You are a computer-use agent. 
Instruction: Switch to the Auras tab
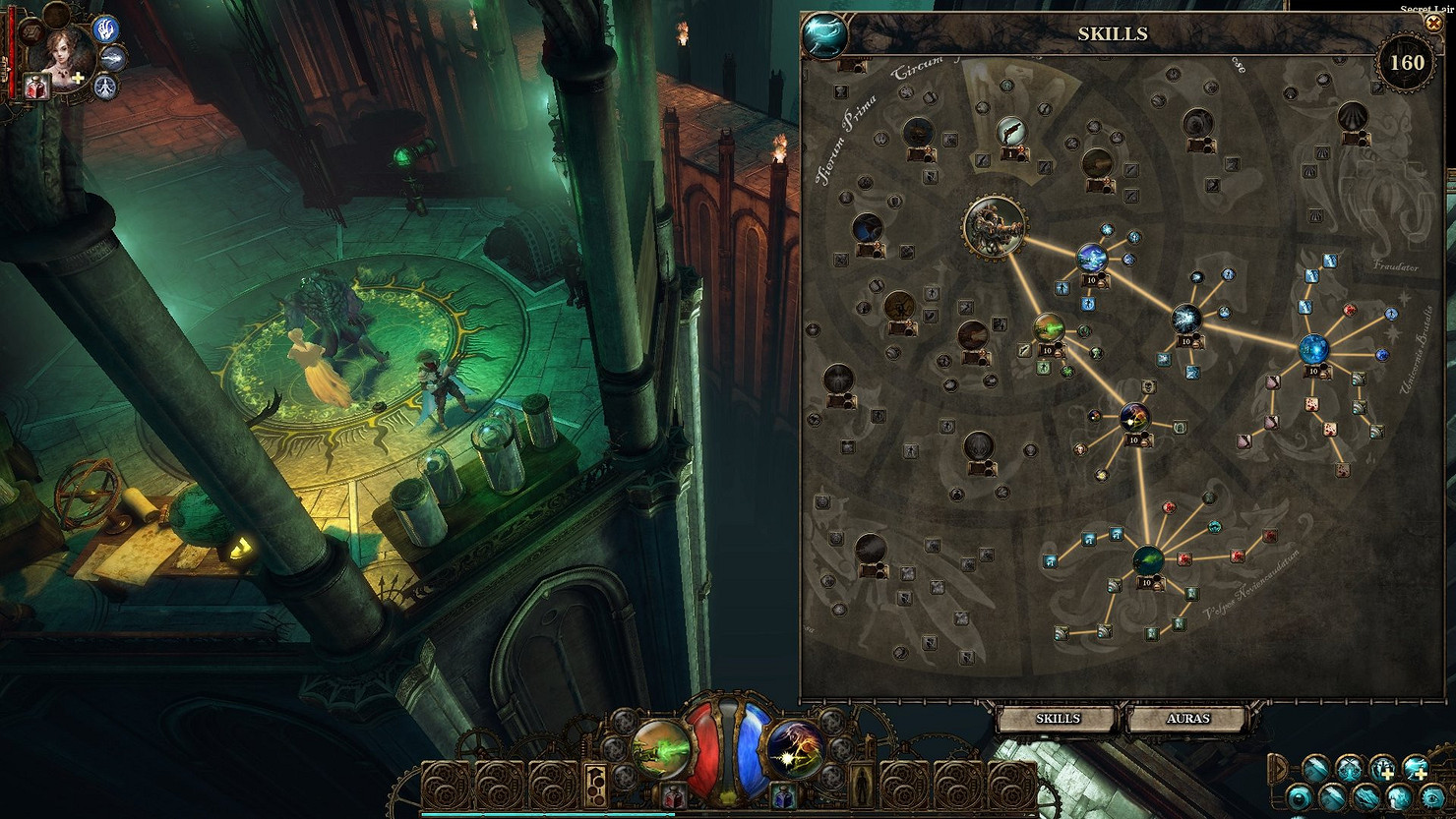click(1187, 719)
